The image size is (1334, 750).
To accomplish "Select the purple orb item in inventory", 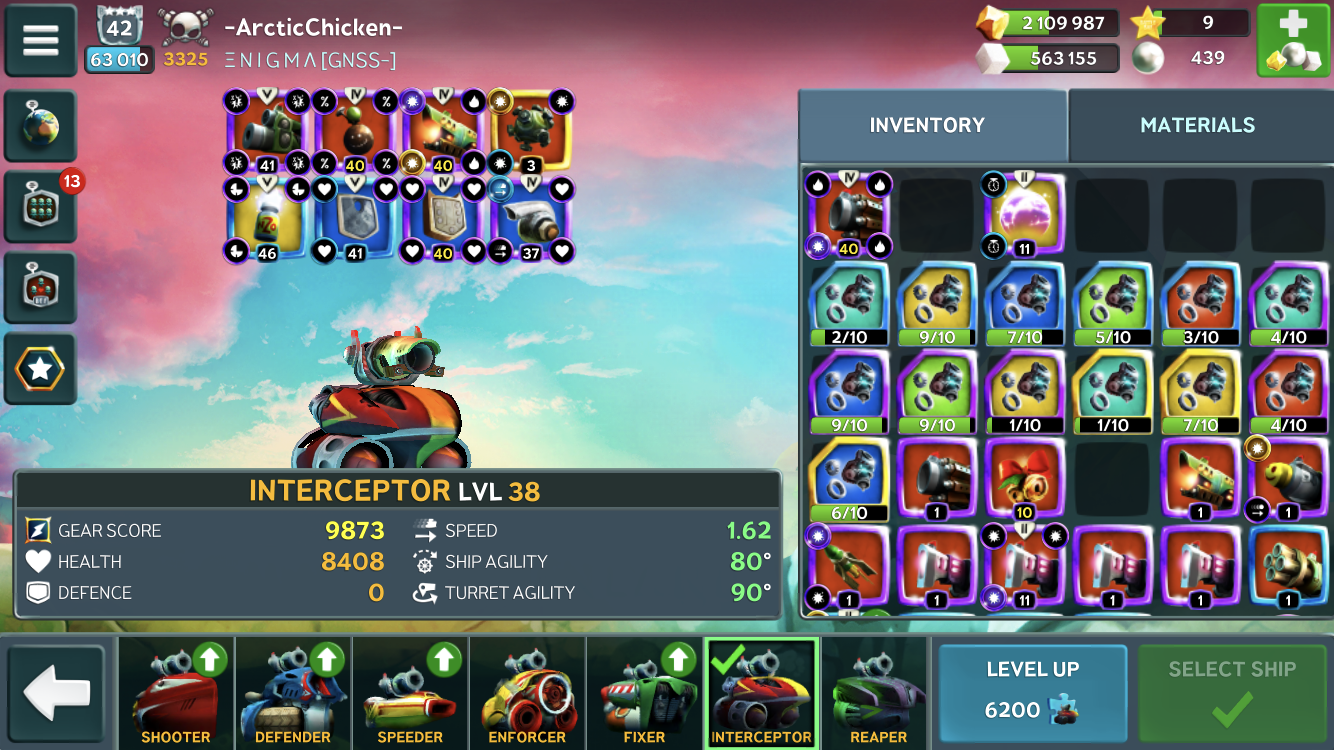I will [x=1024, y=214].
